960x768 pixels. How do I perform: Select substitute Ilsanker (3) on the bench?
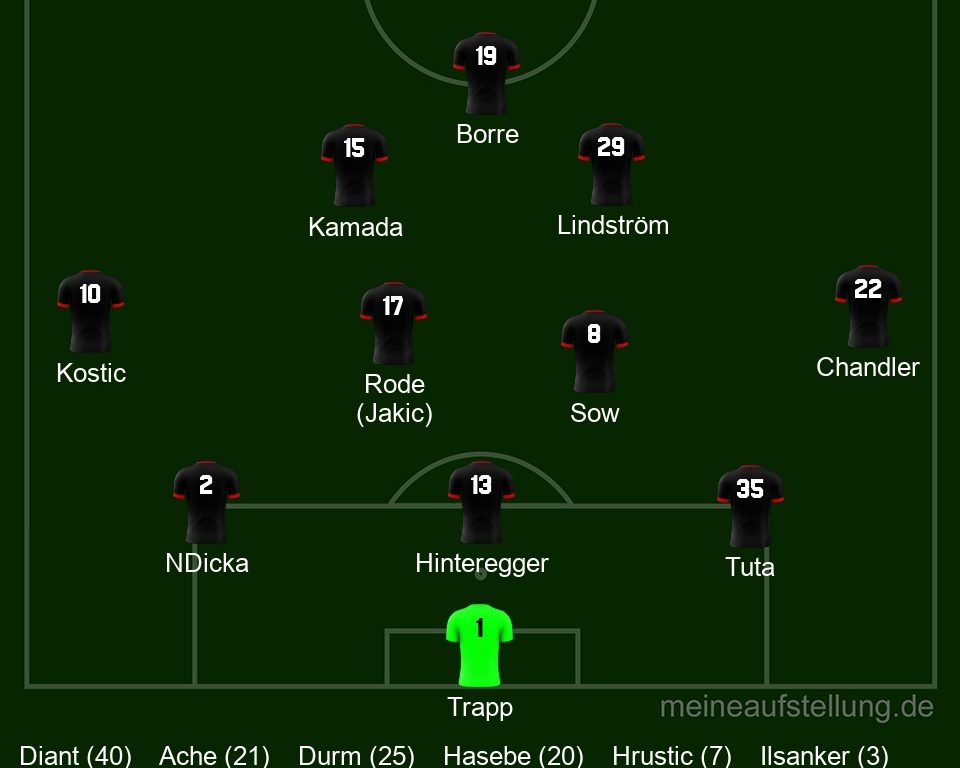pos(825,756)
